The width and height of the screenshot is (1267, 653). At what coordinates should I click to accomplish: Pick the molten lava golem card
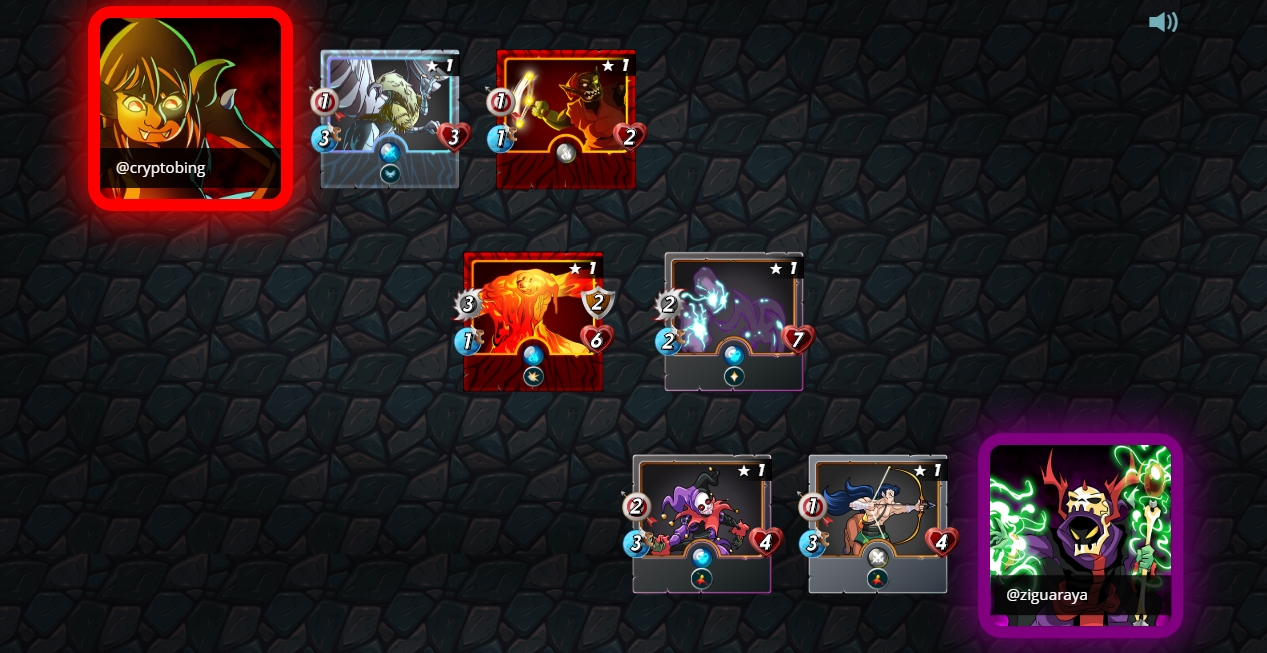point(533,320)
